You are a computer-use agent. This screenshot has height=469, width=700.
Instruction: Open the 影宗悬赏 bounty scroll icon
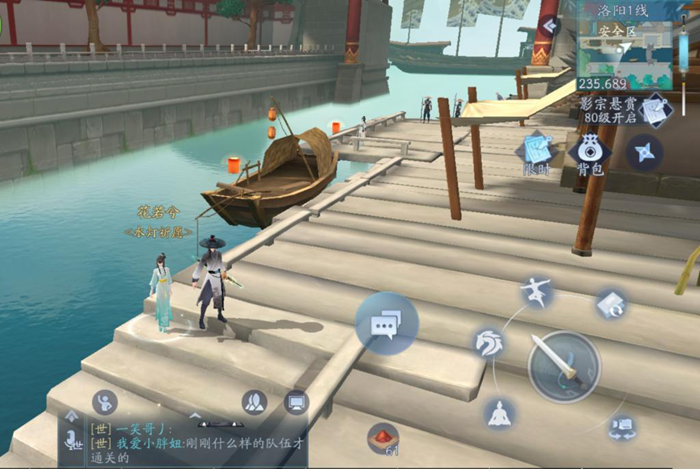click(655, 110)
